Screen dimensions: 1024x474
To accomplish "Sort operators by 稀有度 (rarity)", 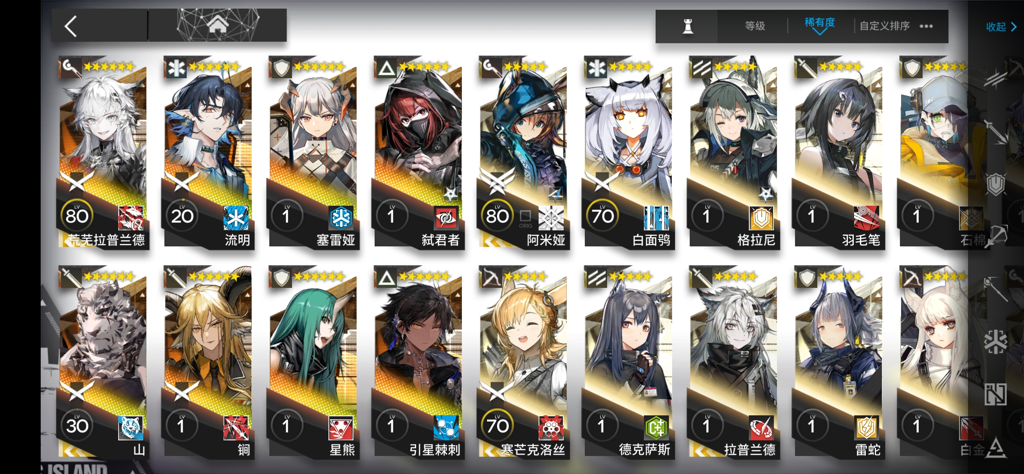I will pyautogui.click(x=819, y=25).
